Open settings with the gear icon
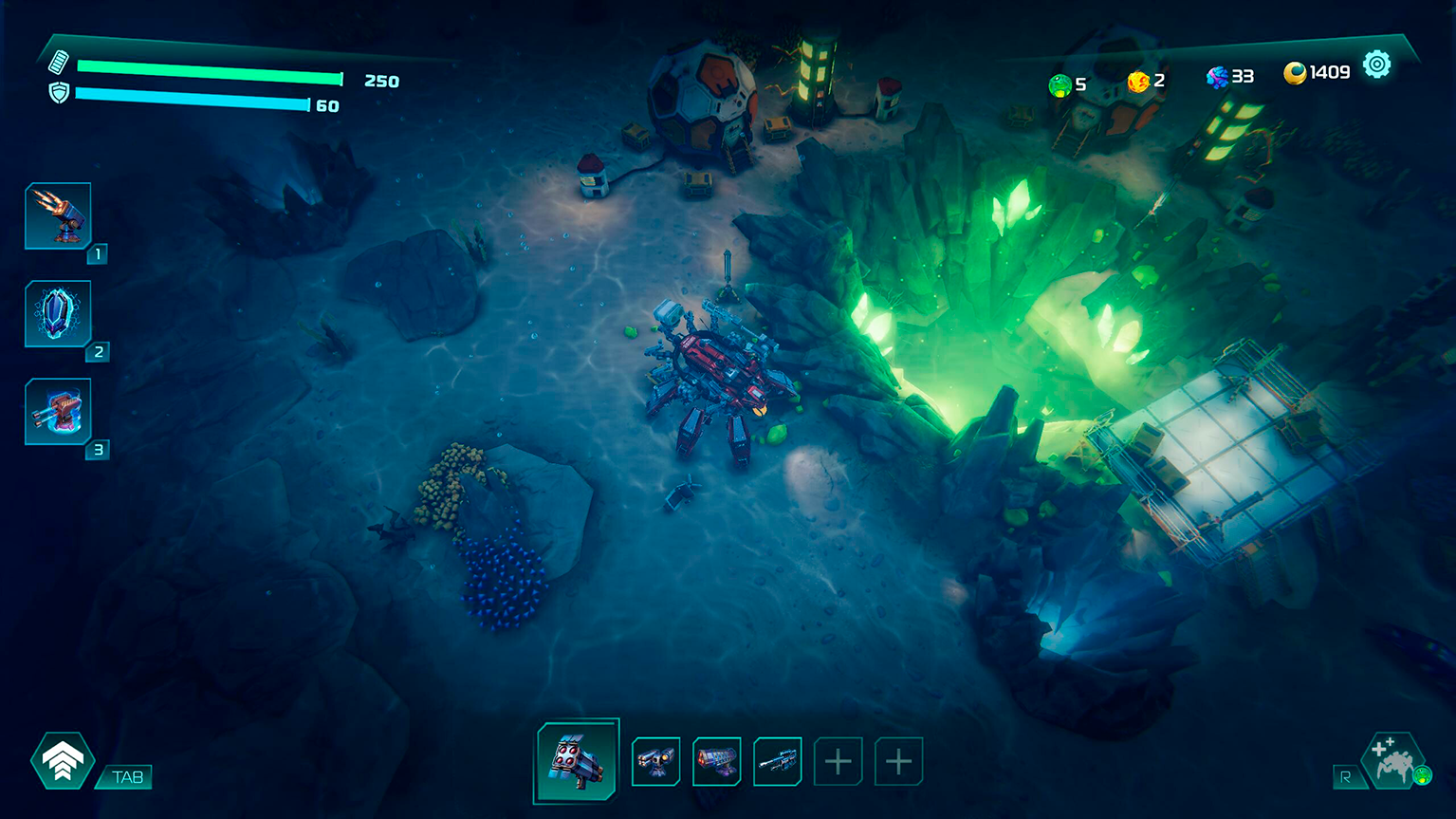The width and height of the screenshot is (1456, 819). (1376, 65)
